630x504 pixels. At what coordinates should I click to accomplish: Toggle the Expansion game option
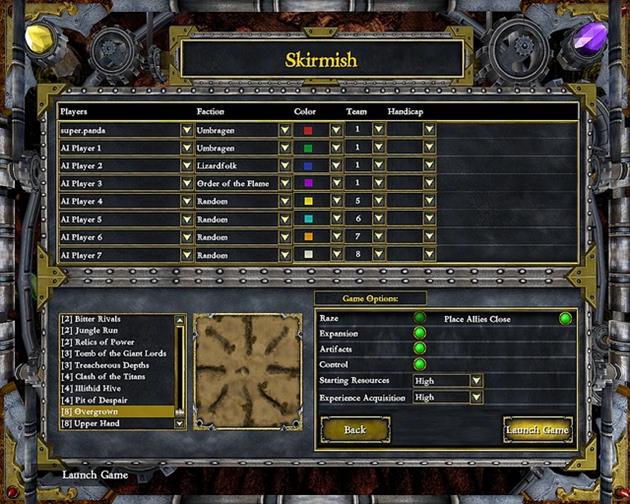coord(420,333)
